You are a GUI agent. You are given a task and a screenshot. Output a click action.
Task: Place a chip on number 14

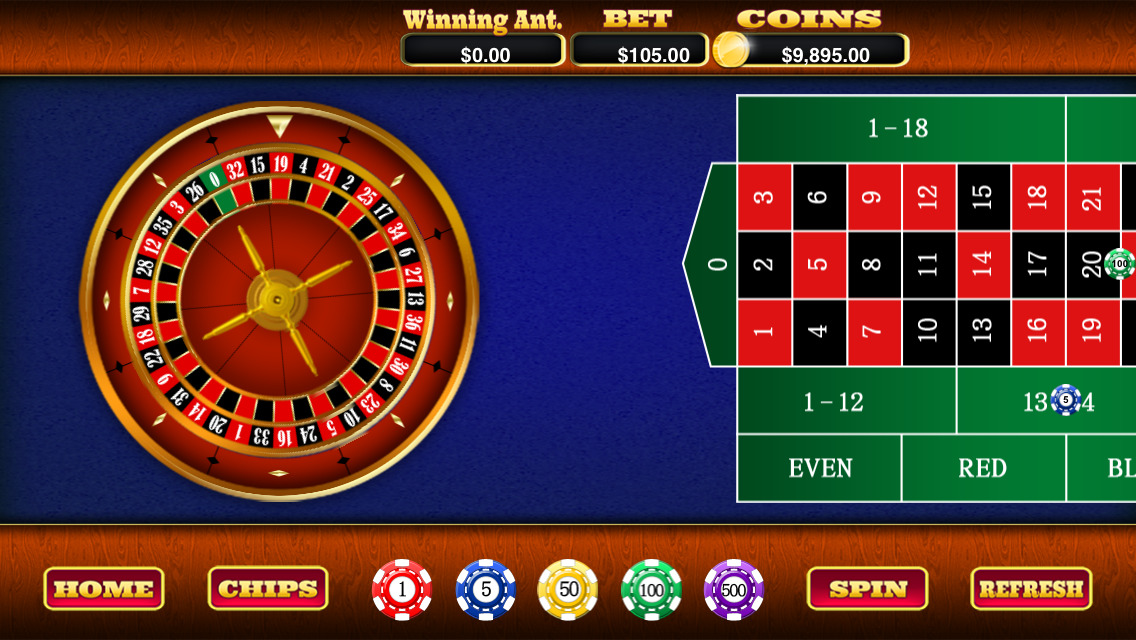[984, 265]
